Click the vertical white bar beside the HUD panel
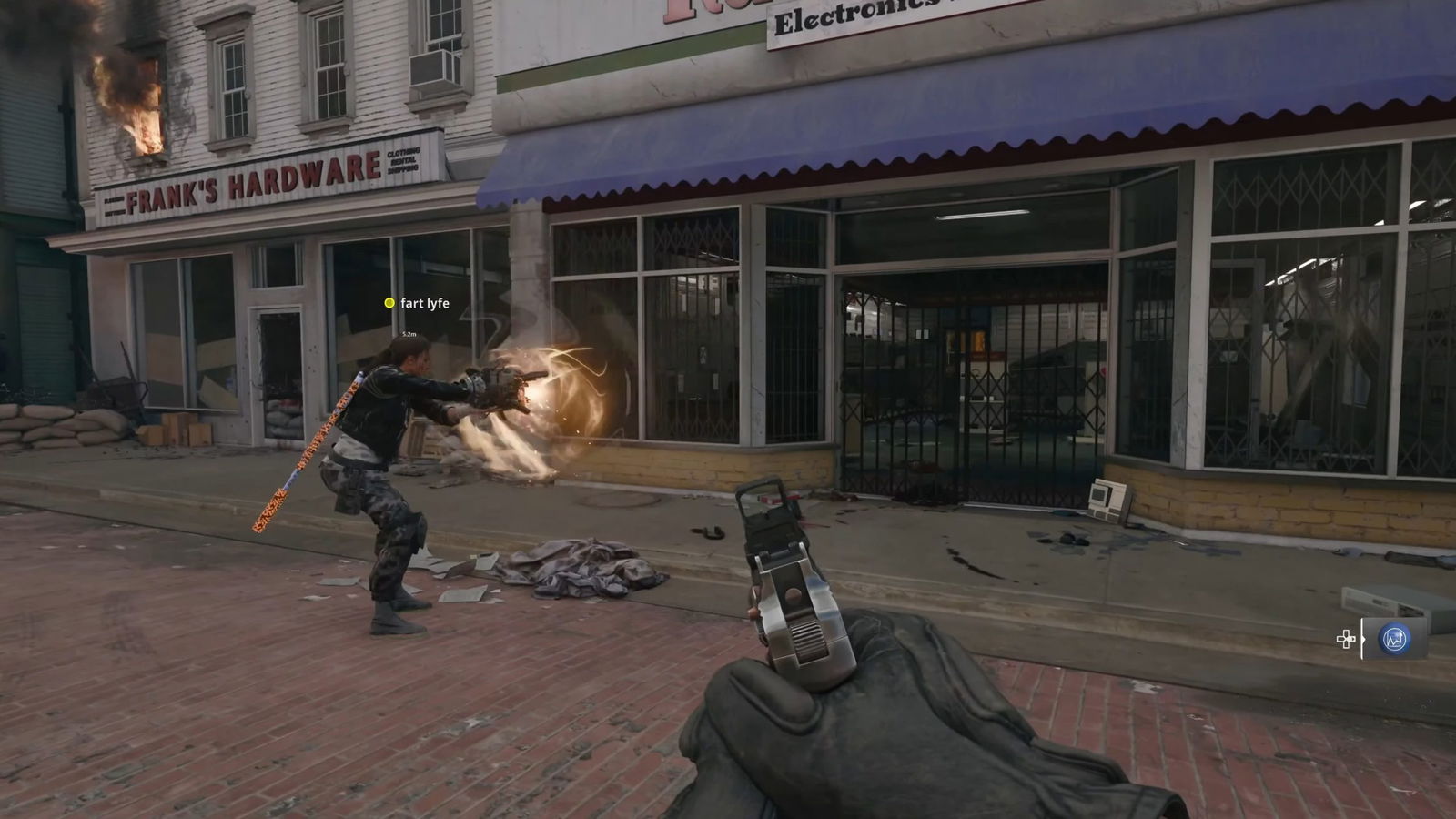The height and width of the screenshot is (819, 1456). pyautogui.click(x=1361, y=640)
